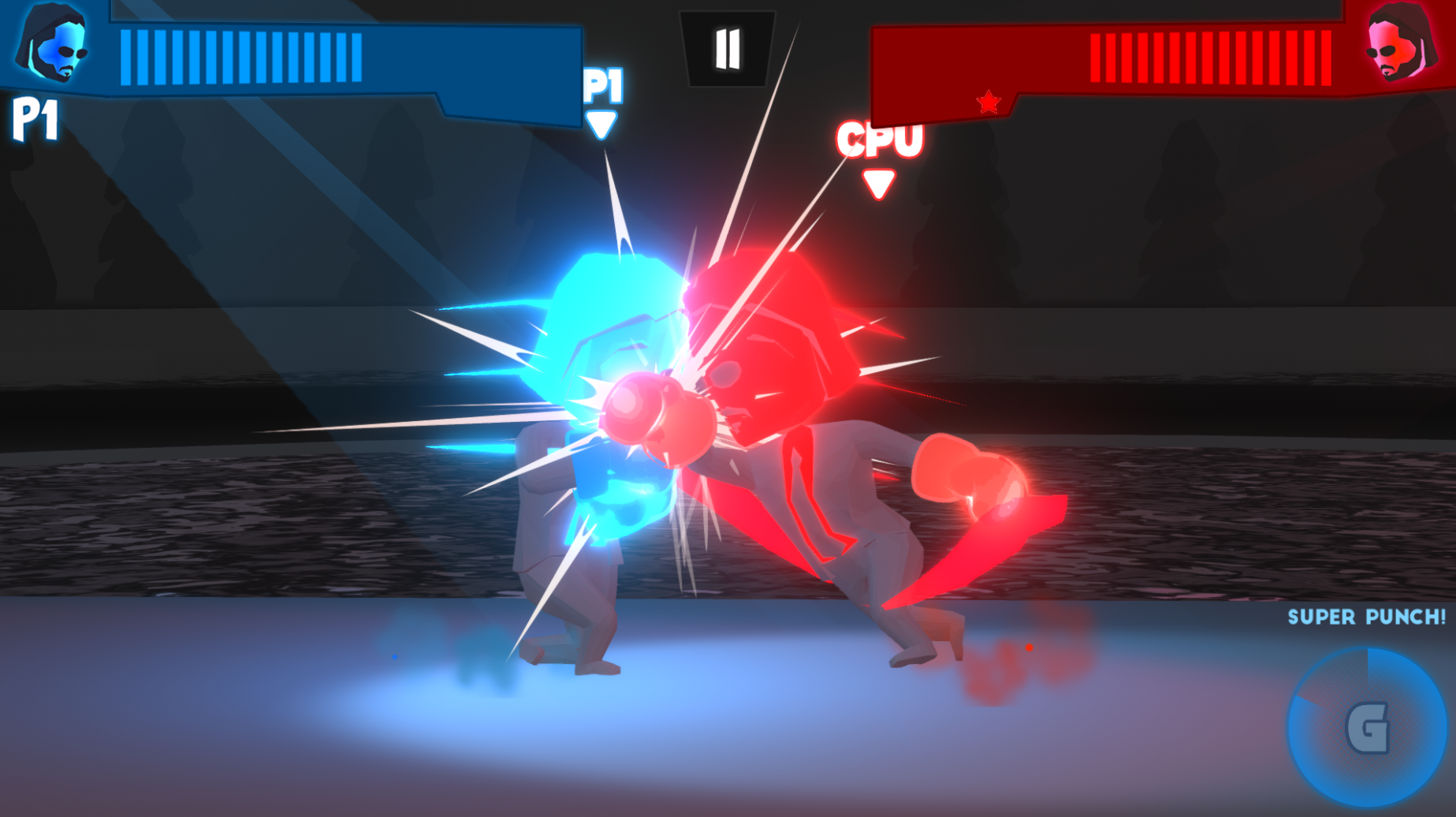Click the red star on CPU's health bar
The width and height of the screenshot is (1456, 817).
click(989, 101)
